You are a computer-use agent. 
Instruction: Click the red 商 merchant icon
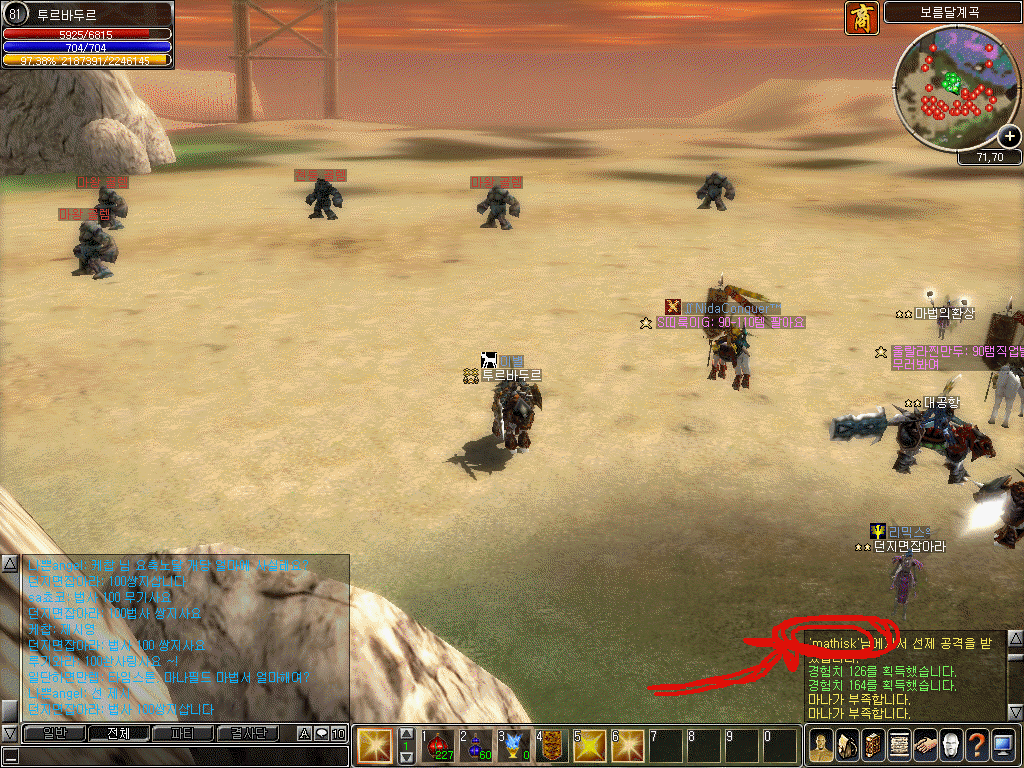[861, 17]
